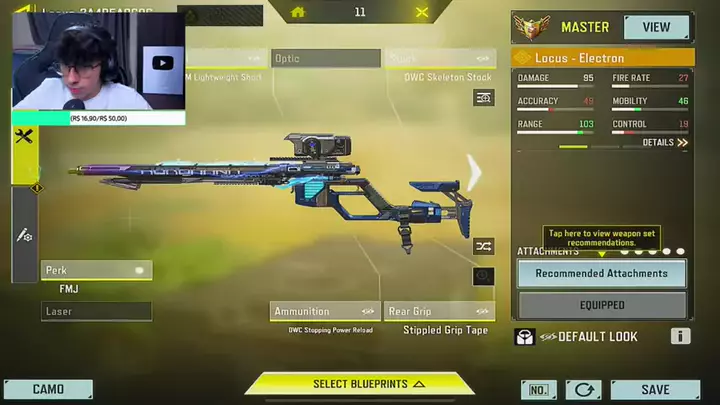Save the current weapon loadout
This screenshot has width=720, height=405.
tap(655, 390)
